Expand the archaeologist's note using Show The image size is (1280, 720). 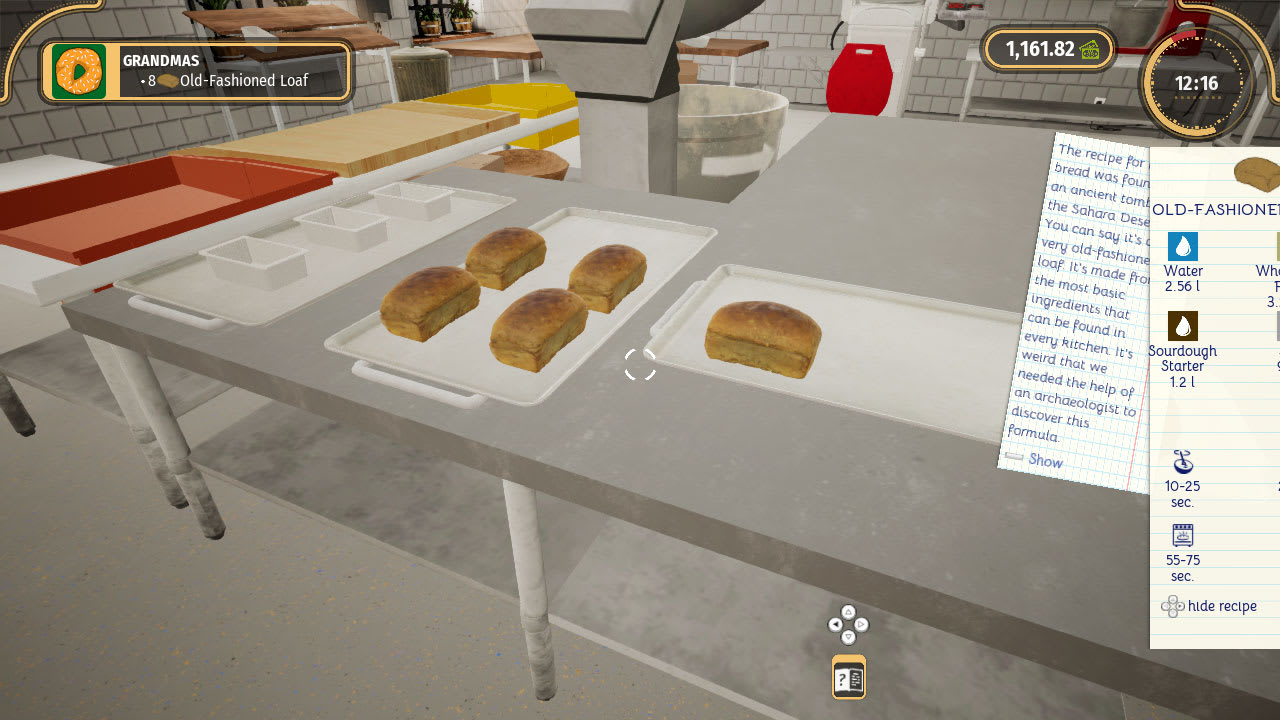click(1044, 461)
